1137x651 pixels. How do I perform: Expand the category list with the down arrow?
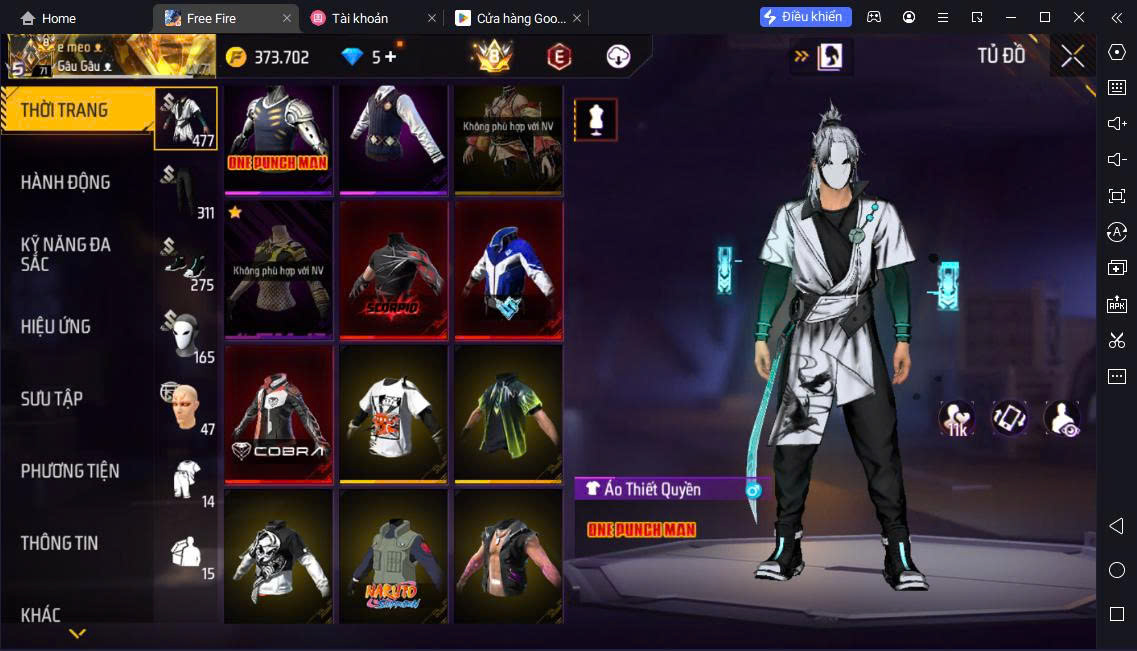click(x=77, y=634)
